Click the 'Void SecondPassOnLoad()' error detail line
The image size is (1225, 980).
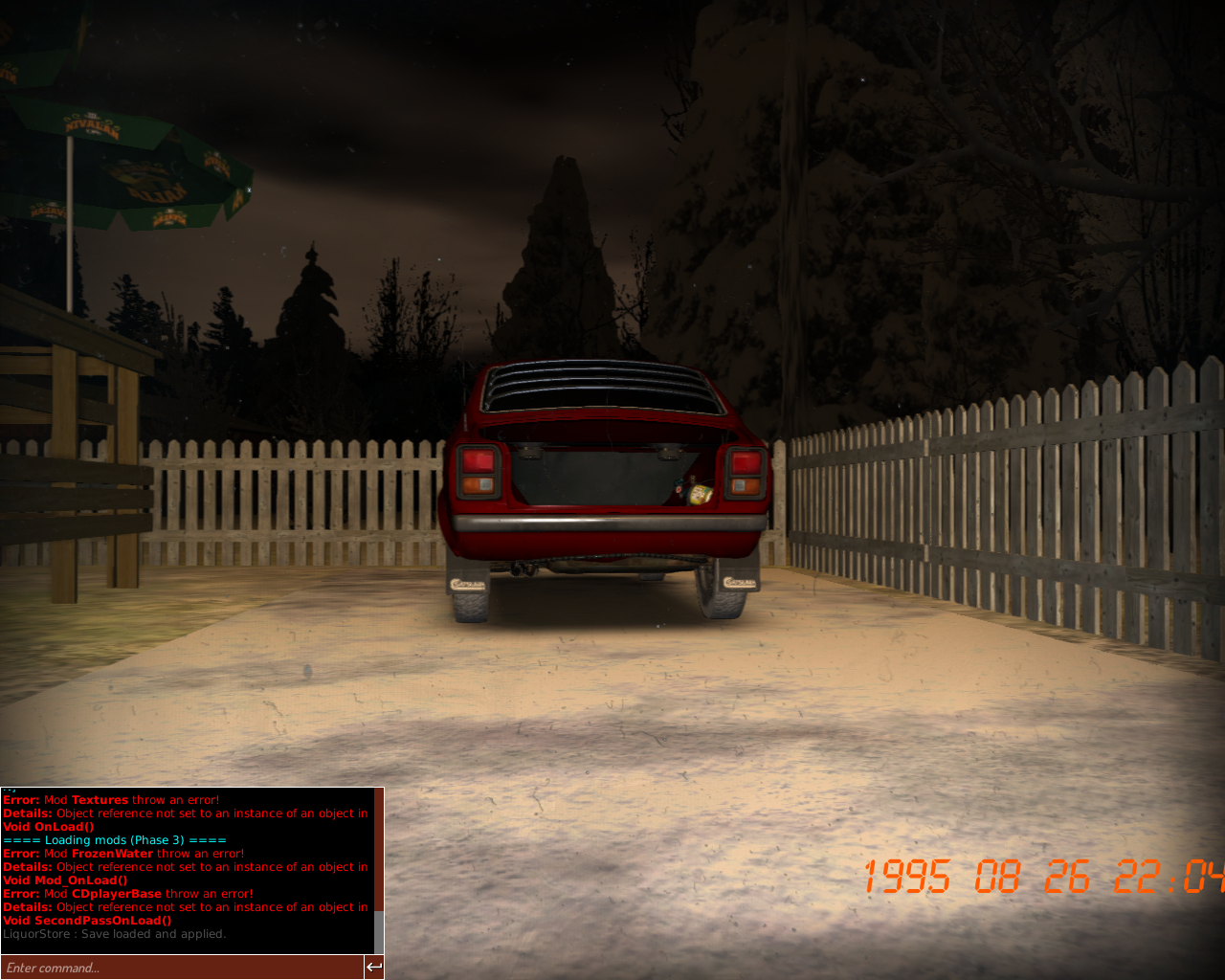point(87,920)
